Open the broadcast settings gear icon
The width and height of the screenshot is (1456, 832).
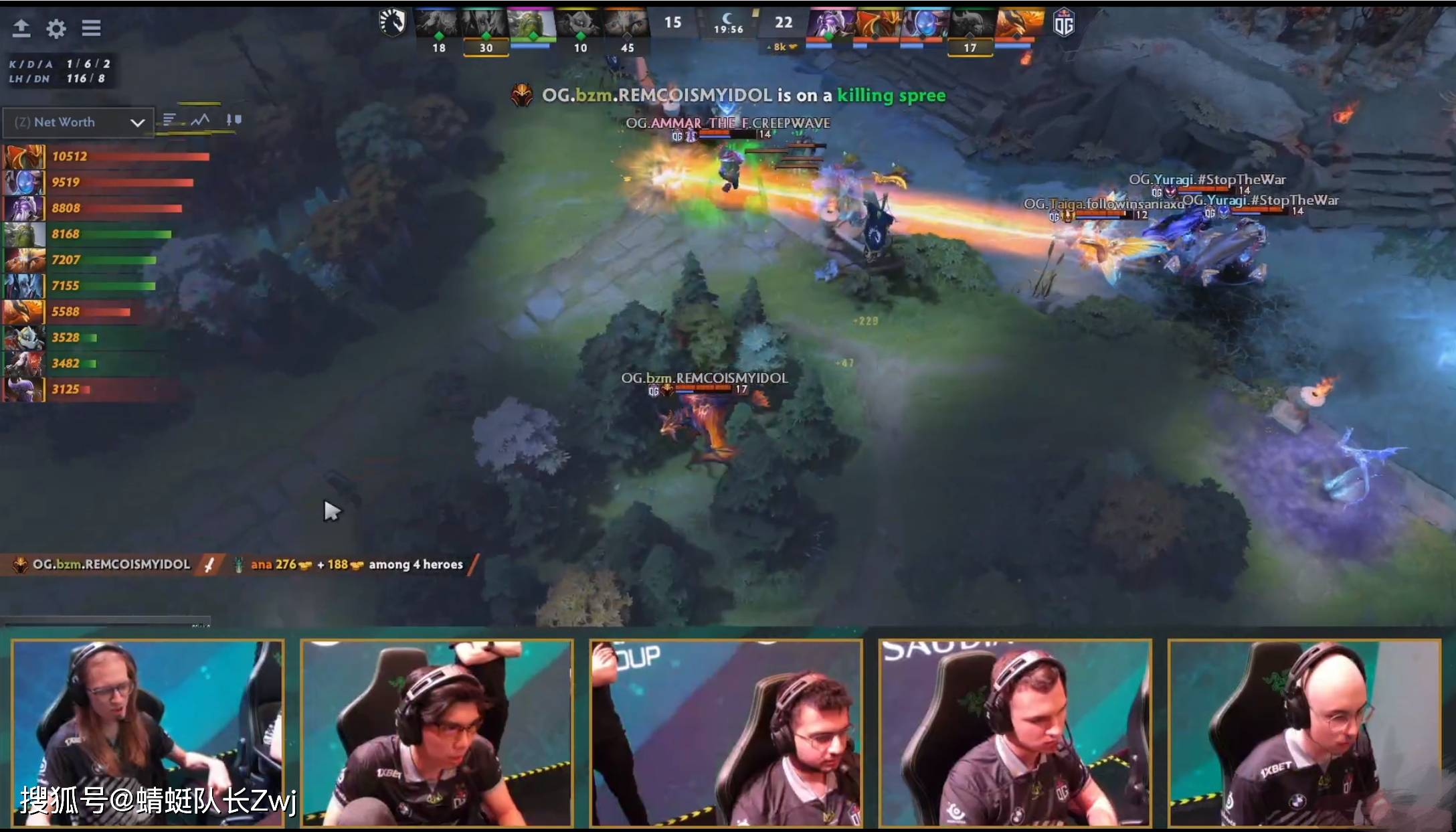click(56, 28)
